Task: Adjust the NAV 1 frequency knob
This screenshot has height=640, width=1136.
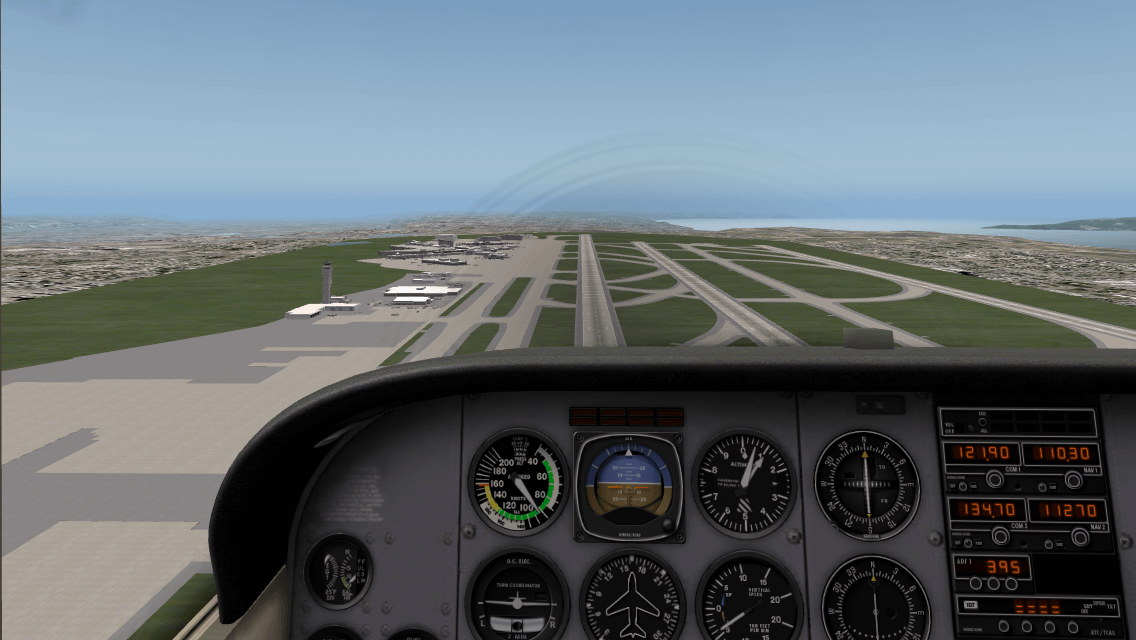Action: point(1073,480)
